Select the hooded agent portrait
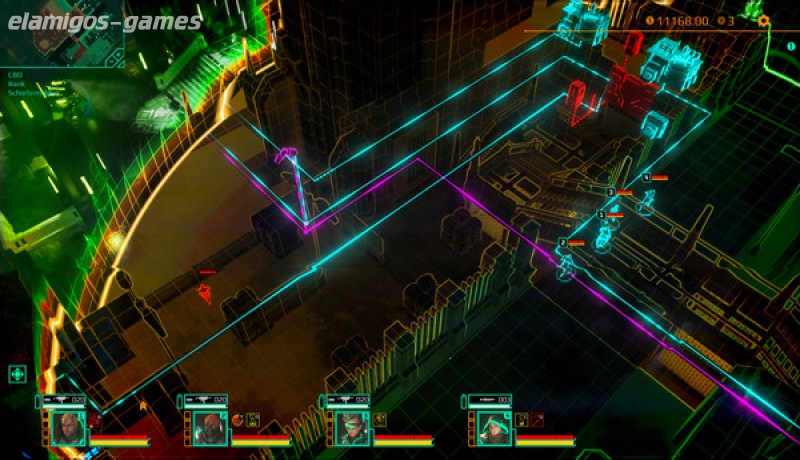This screenshot has height=460, width=800. point(492,428)
